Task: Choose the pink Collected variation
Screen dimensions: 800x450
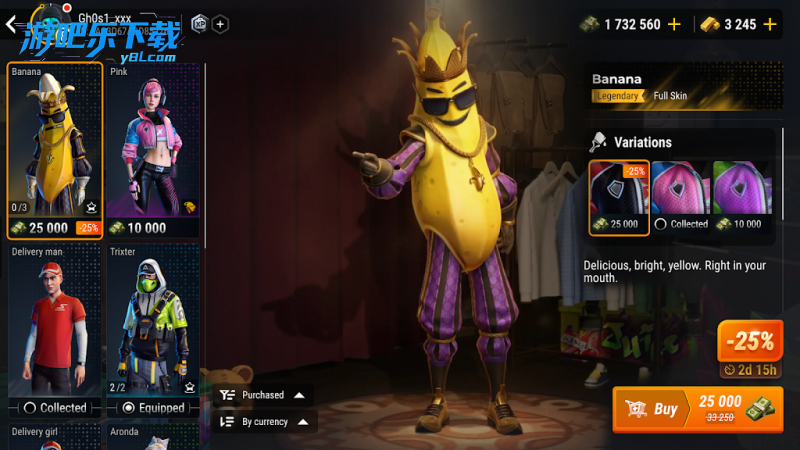Action: [680, 197]
